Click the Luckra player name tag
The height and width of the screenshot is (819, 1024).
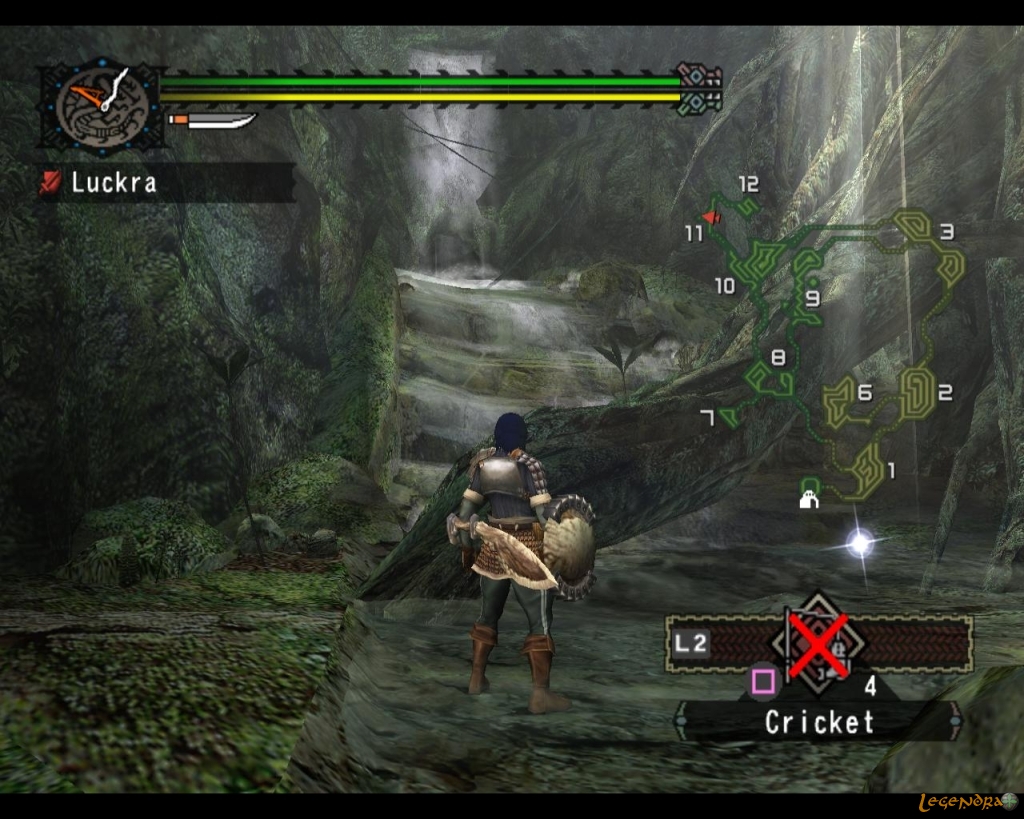click(167, 183)
